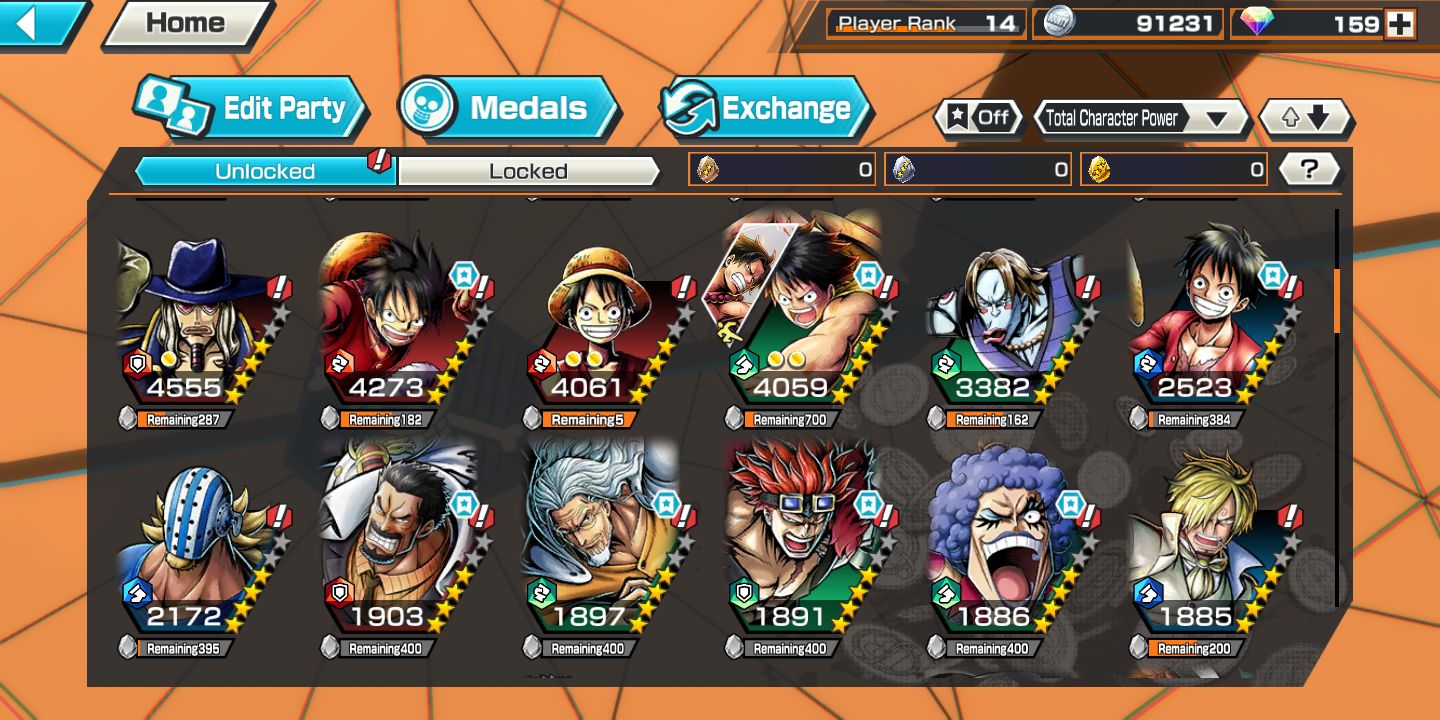
Task: Toggle ascending/descending sort order arrows
Action: point(1305,118)
